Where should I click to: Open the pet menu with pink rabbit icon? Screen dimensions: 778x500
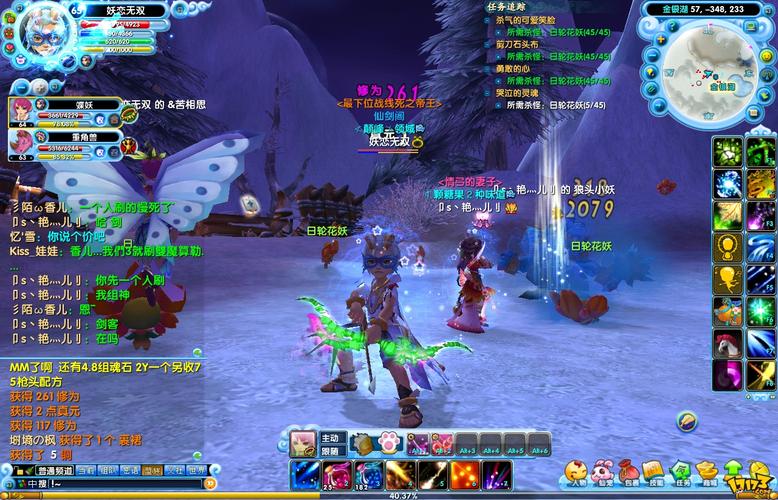click(x=602, y=470)
